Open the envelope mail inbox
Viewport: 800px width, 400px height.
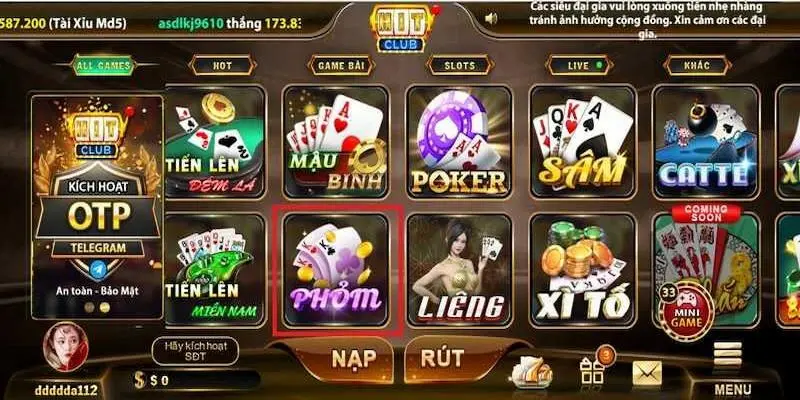(649, 372)
